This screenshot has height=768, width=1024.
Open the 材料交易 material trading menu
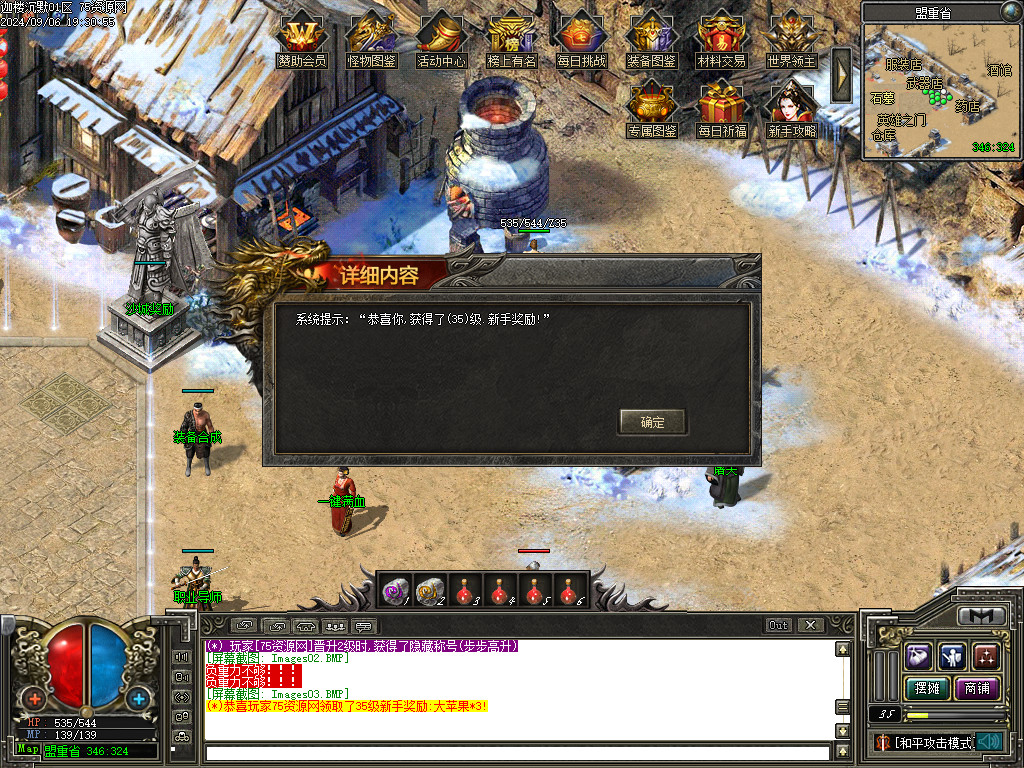tap(722, 40)
